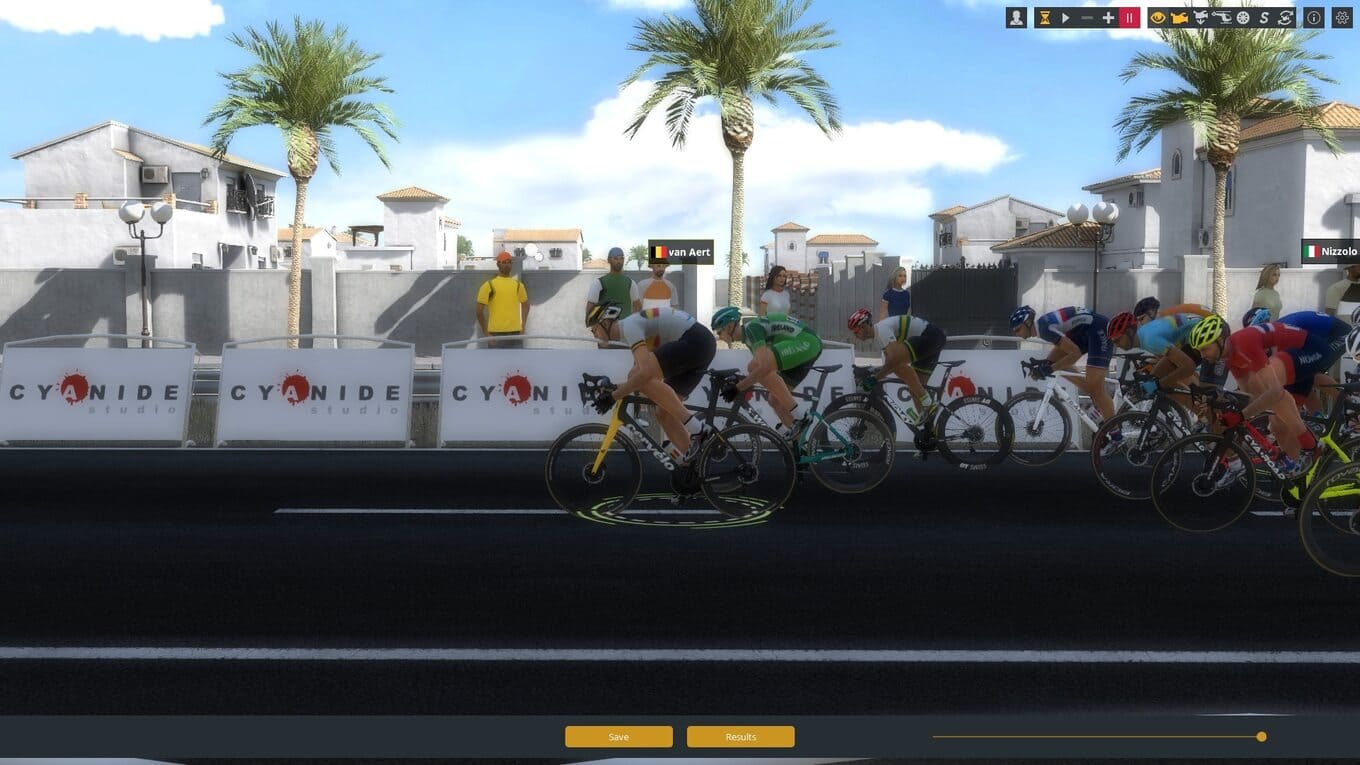Activate the rotating camera icon

pos(1285,17)
